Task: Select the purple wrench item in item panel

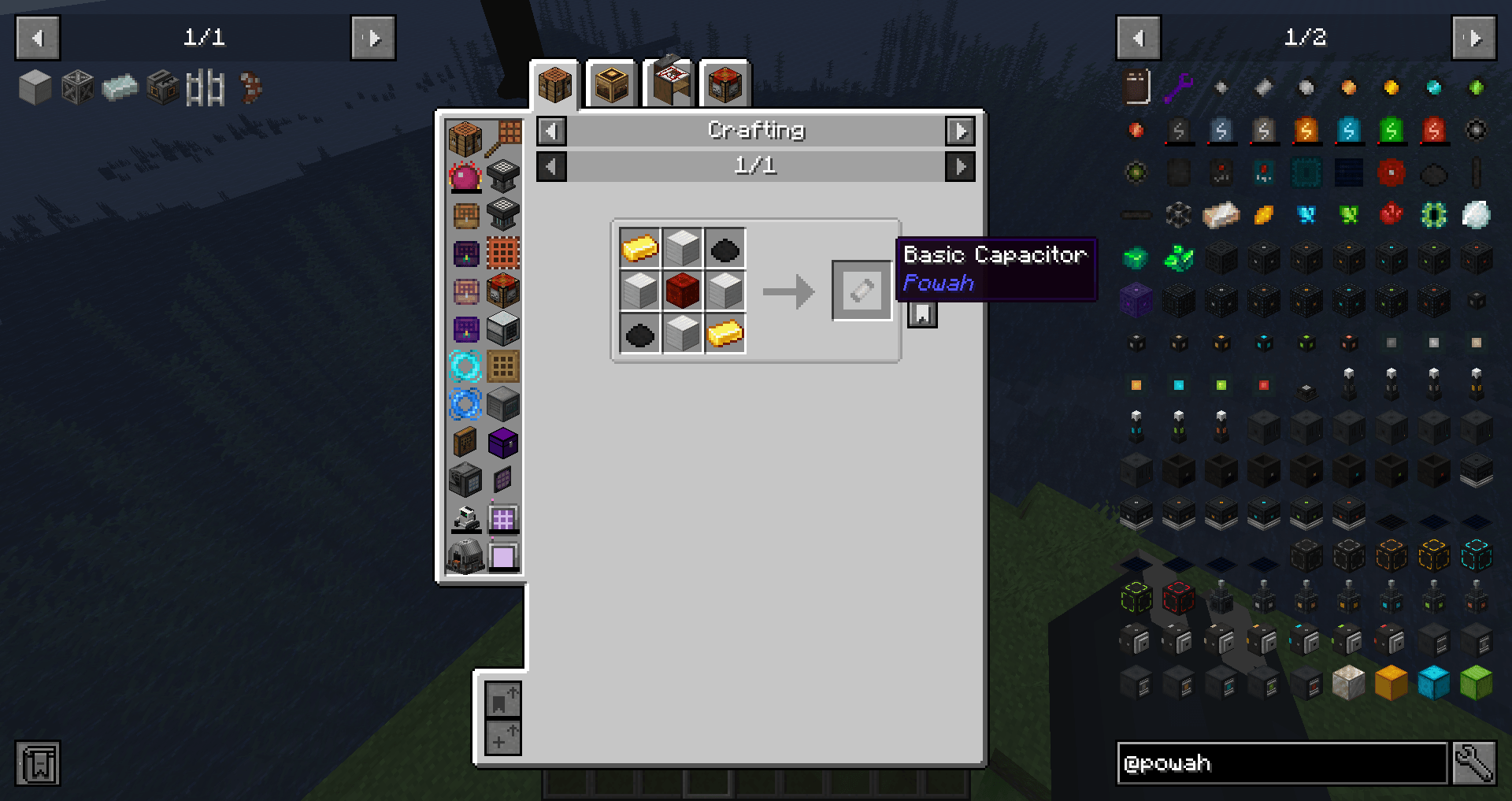Action: click(1178, 87)
